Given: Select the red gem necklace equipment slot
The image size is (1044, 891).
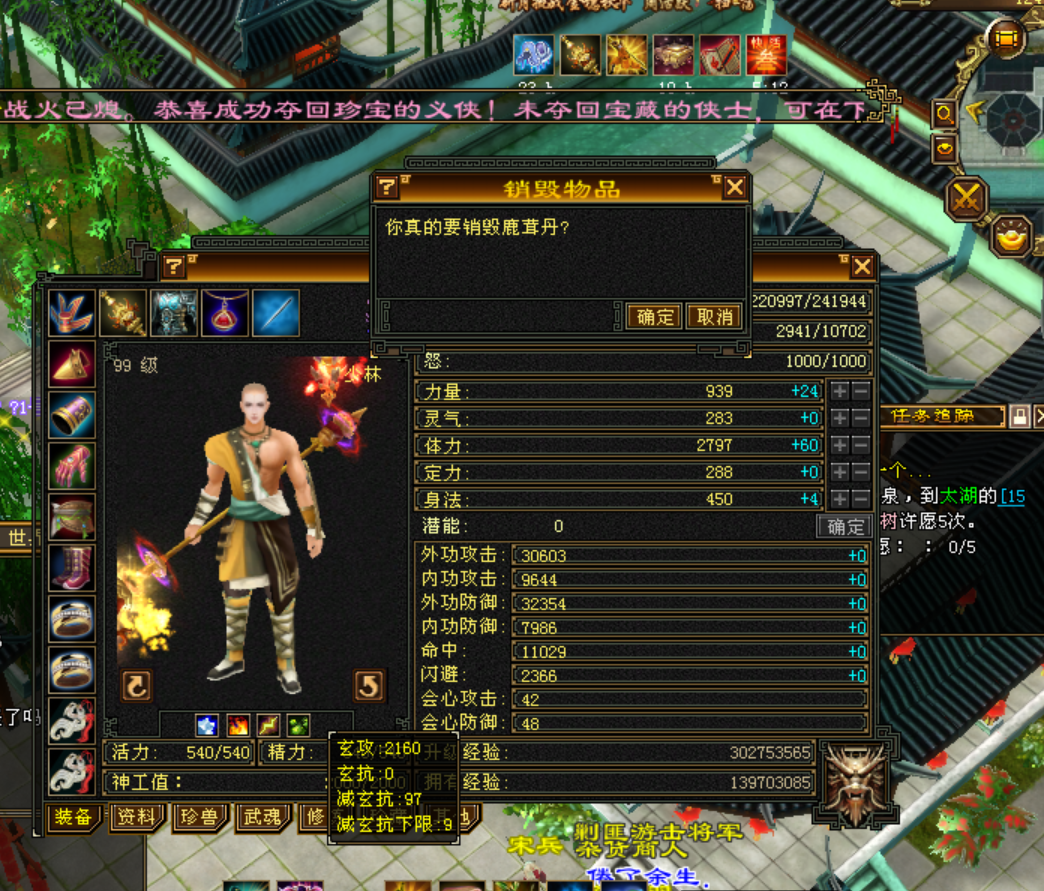Looking at the screenshot, I should click(225, 313).
